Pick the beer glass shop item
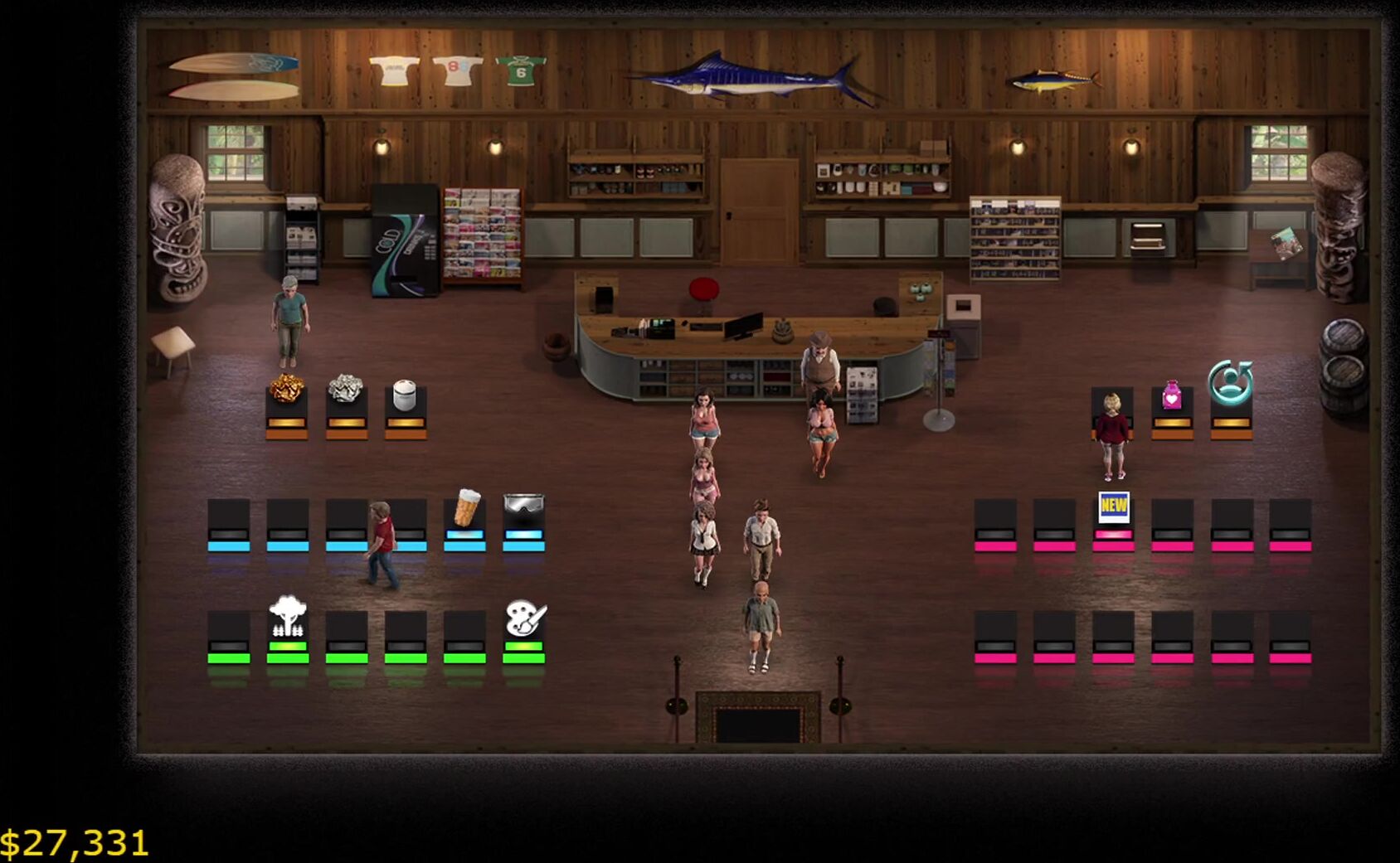This screenshot has width=1400, height=863. click(466, 508)
